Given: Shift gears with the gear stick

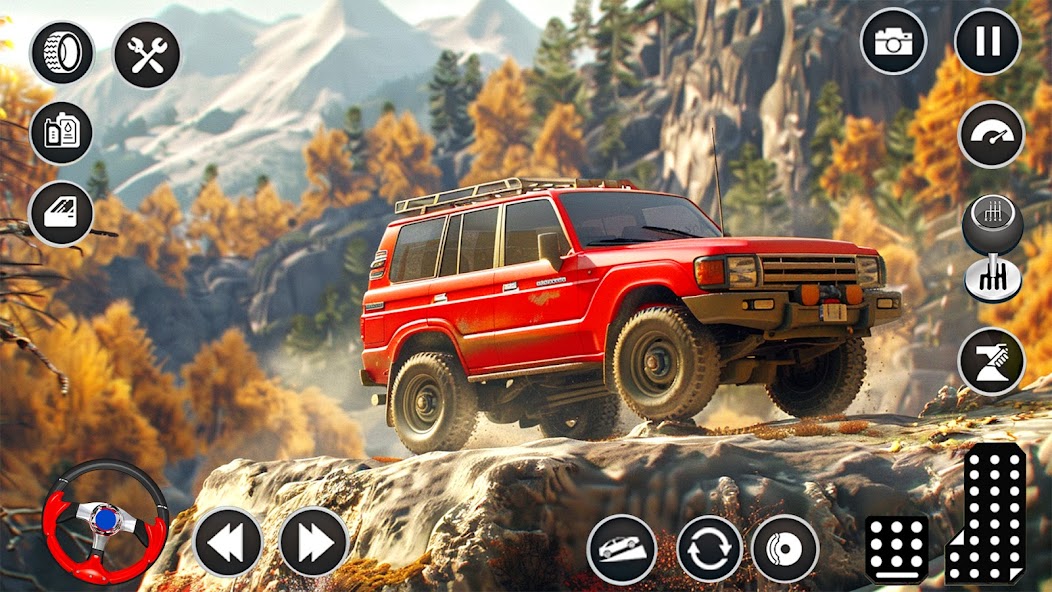Looking at the screenshot, I should [x=992, y=247].
